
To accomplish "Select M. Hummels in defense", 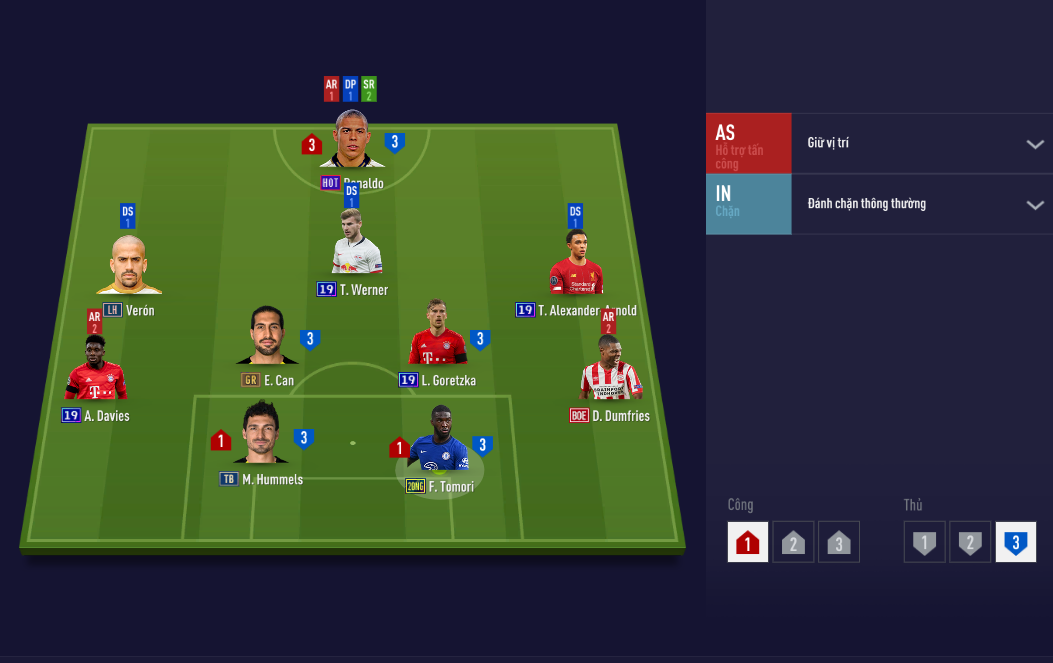I will coord(261,434).
